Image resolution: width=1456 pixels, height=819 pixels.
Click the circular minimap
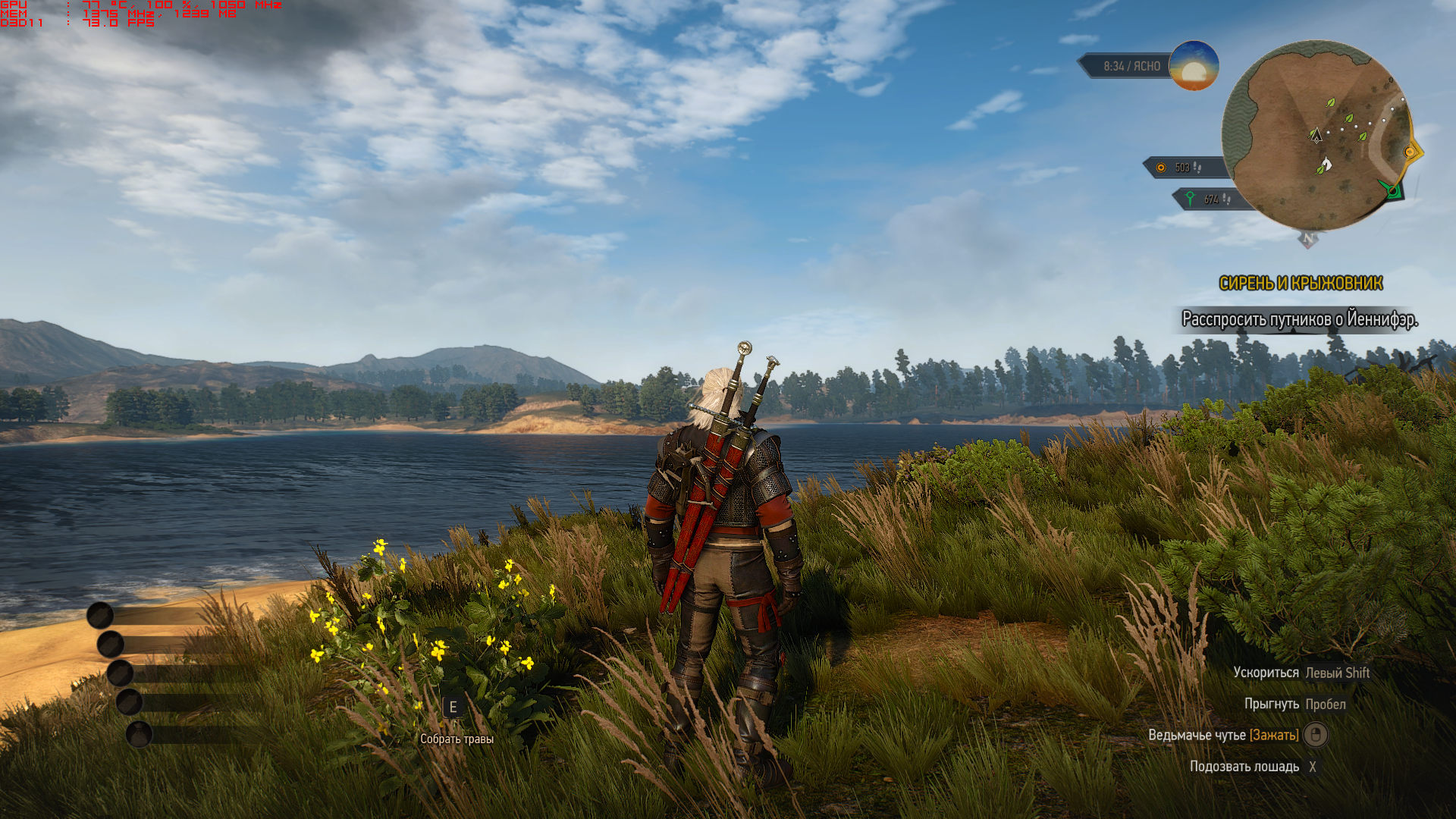tap(1316, 136)
